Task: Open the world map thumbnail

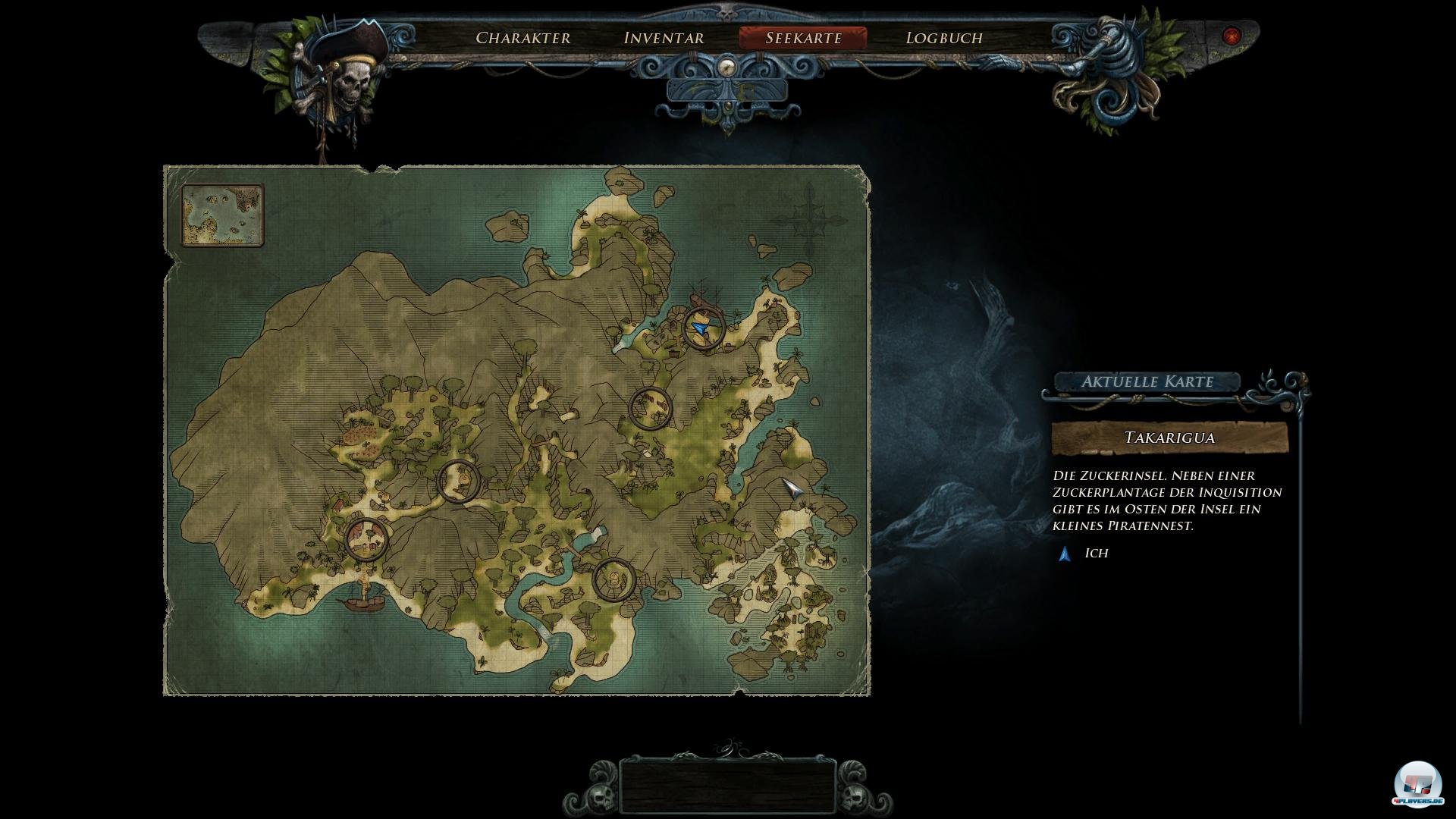Action: pyautogui.click(x=222, y=215)
